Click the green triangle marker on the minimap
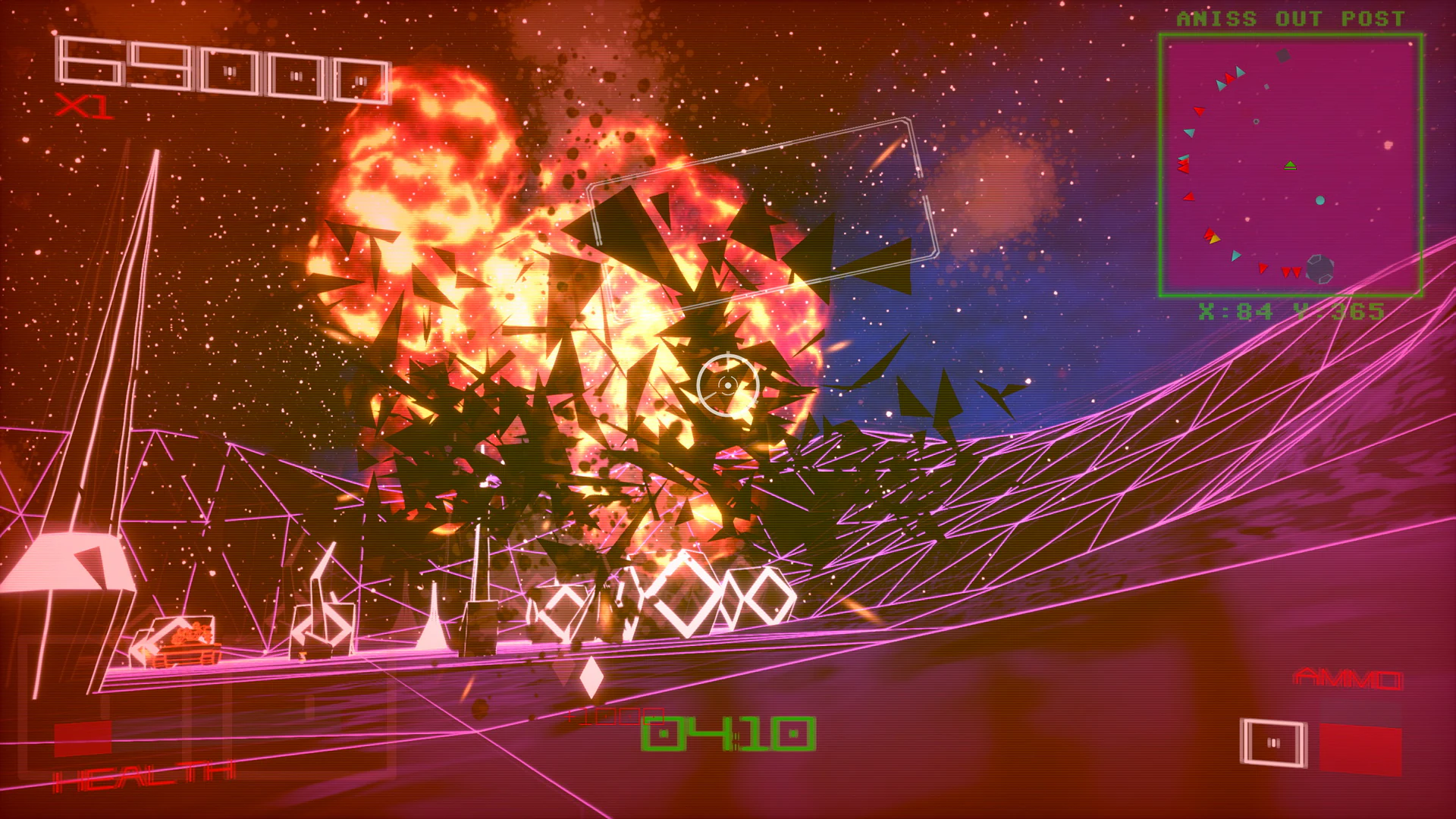 click(x=1291, y=165)
